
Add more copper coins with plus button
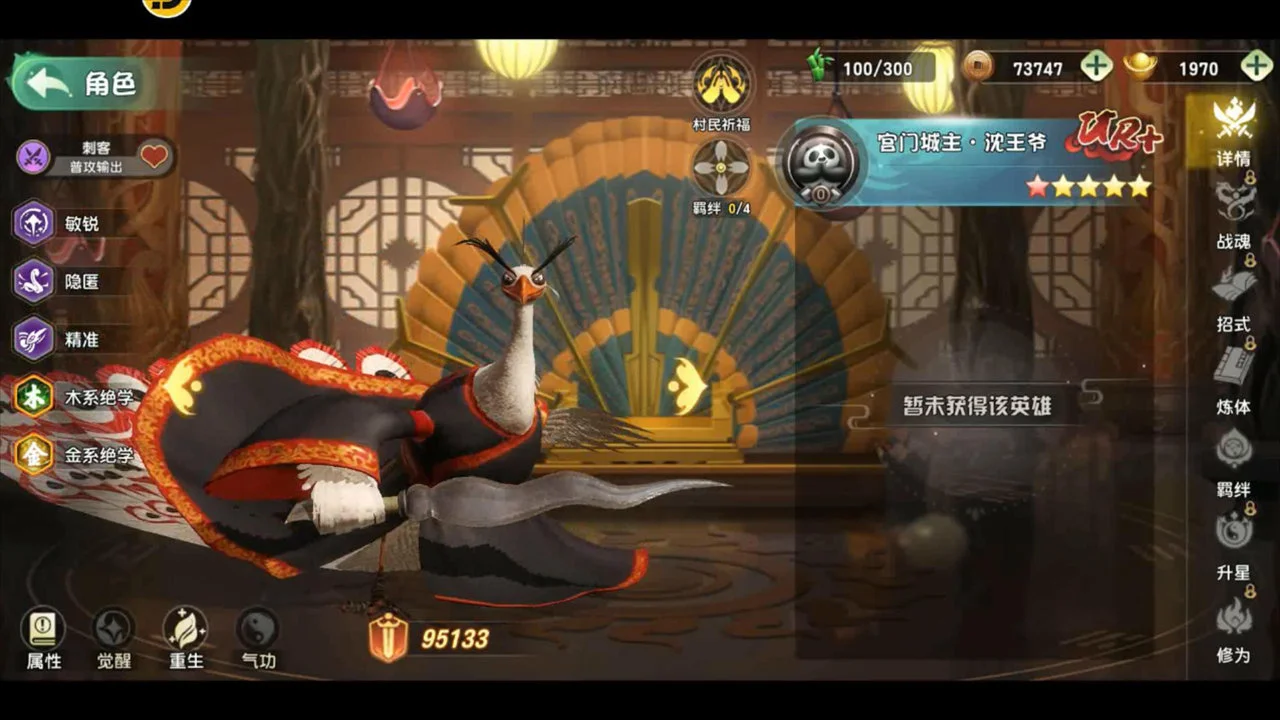tap(1096, 67)
